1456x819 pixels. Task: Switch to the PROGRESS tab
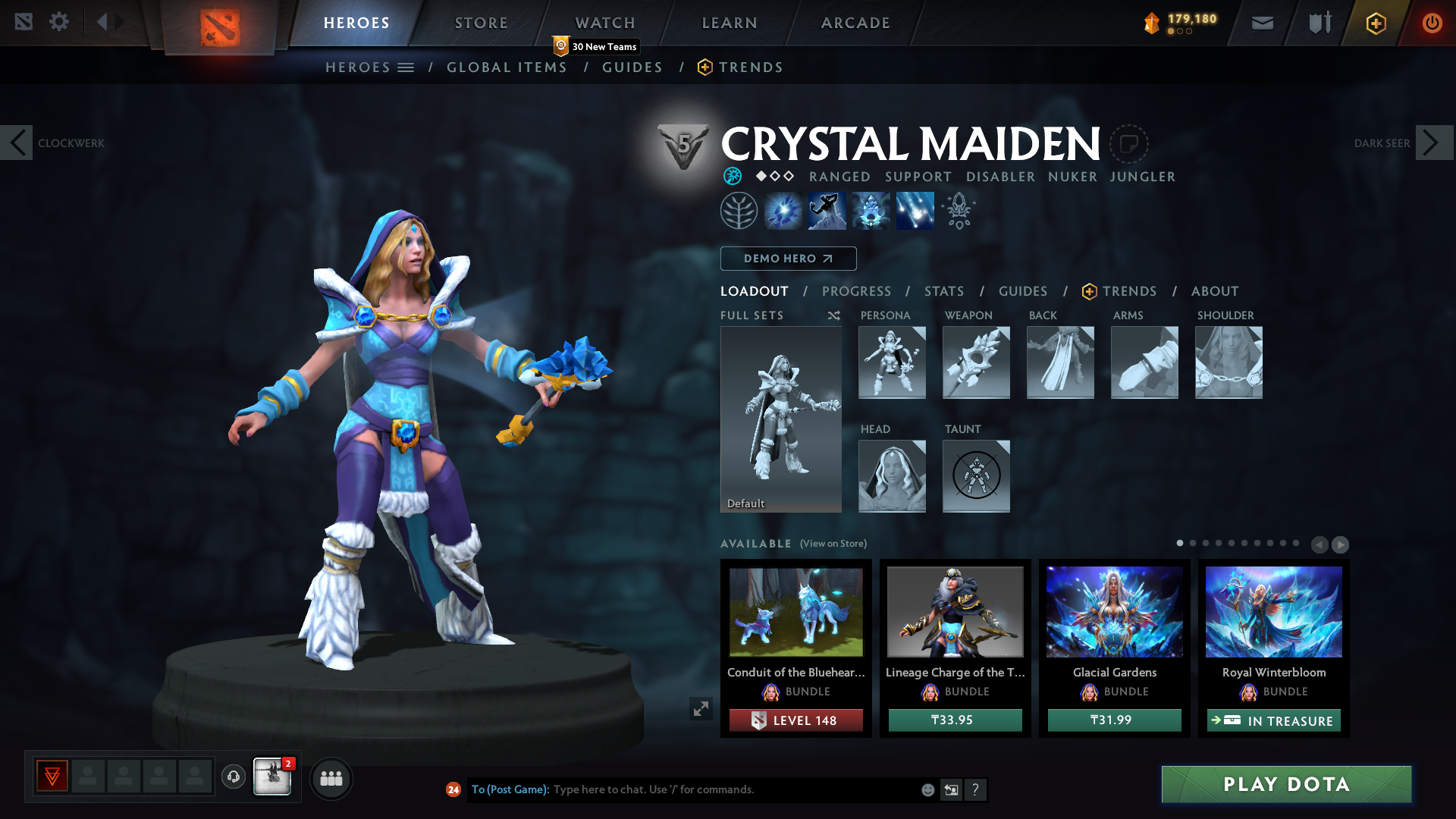[x=856, y=291]
